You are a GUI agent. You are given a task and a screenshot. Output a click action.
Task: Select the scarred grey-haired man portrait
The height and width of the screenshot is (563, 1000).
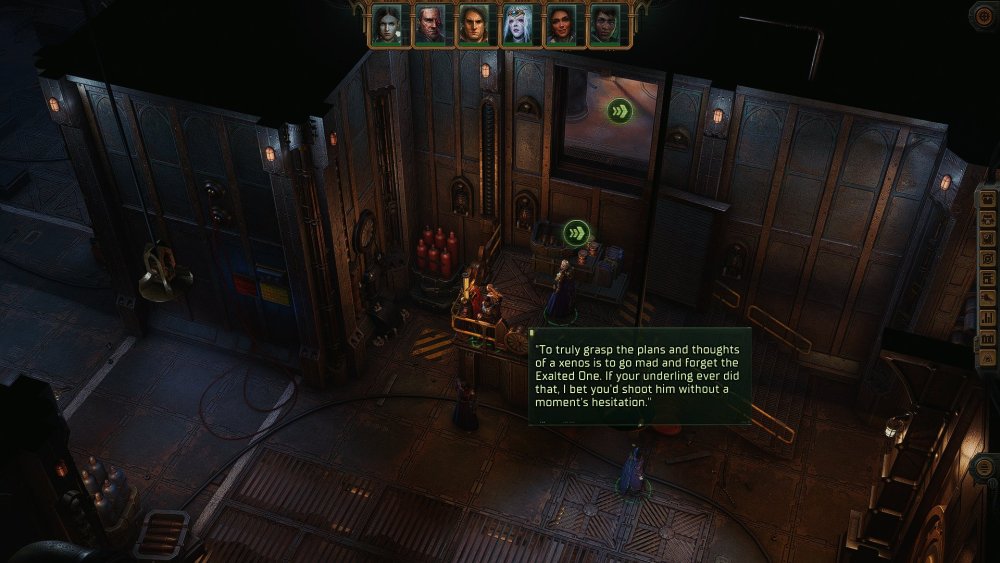click(430, 25)
